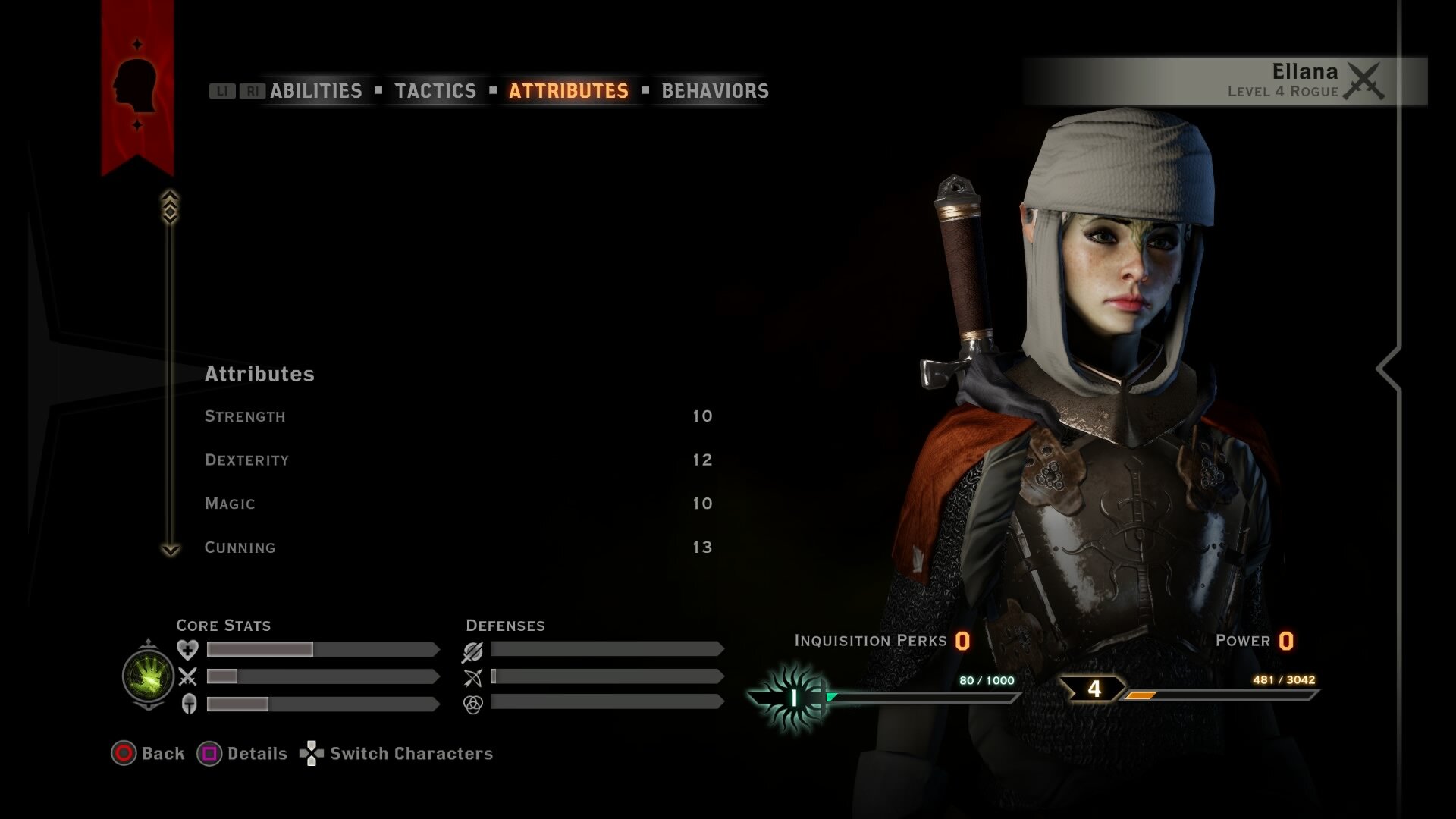This screenshot has height=819, width=1456.
Task: Switch to the Abilities tab
Action: (x=315, y=91)
